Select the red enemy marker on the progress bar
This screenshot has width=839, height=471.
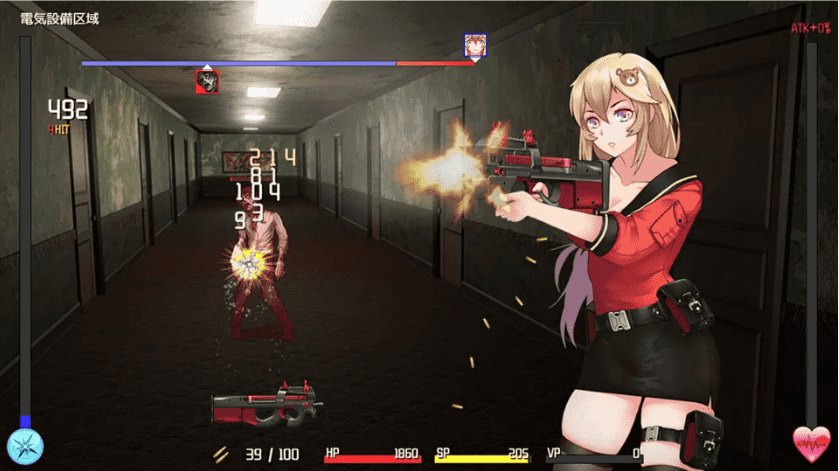click(x=207, y=82)
